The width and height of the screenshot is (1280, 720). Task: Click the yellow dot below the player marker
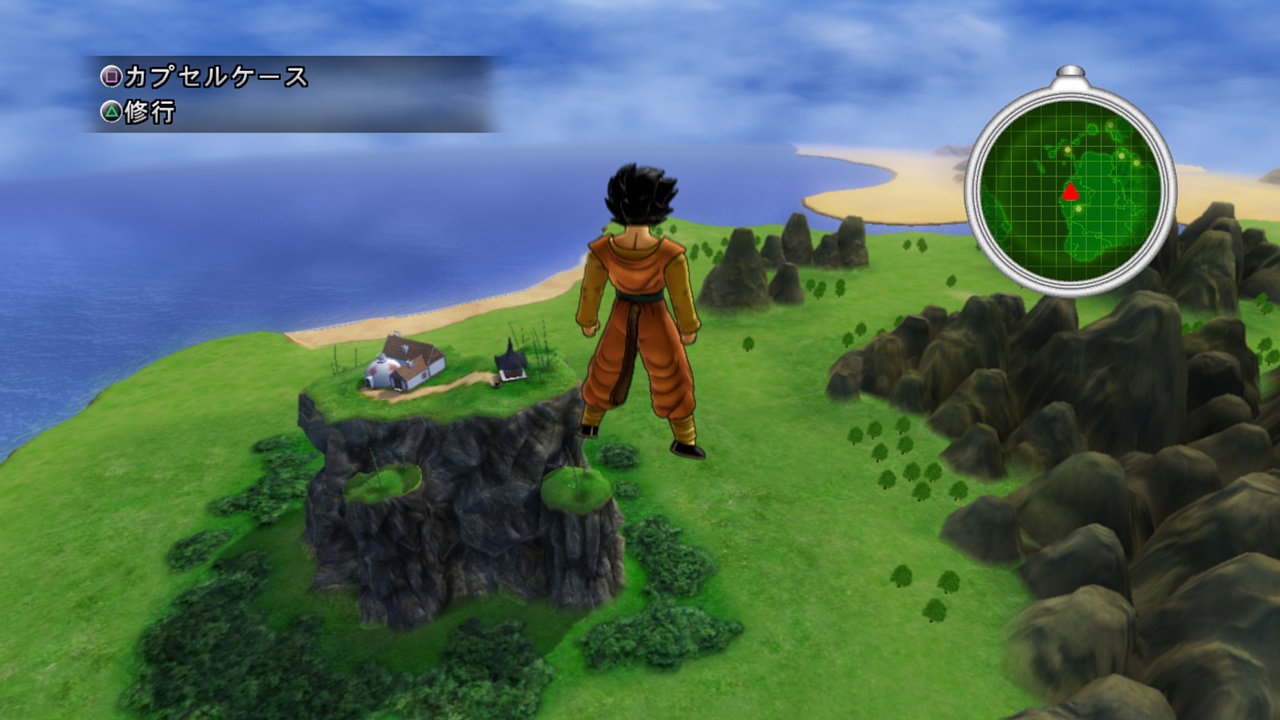(x=1078, y=209)
